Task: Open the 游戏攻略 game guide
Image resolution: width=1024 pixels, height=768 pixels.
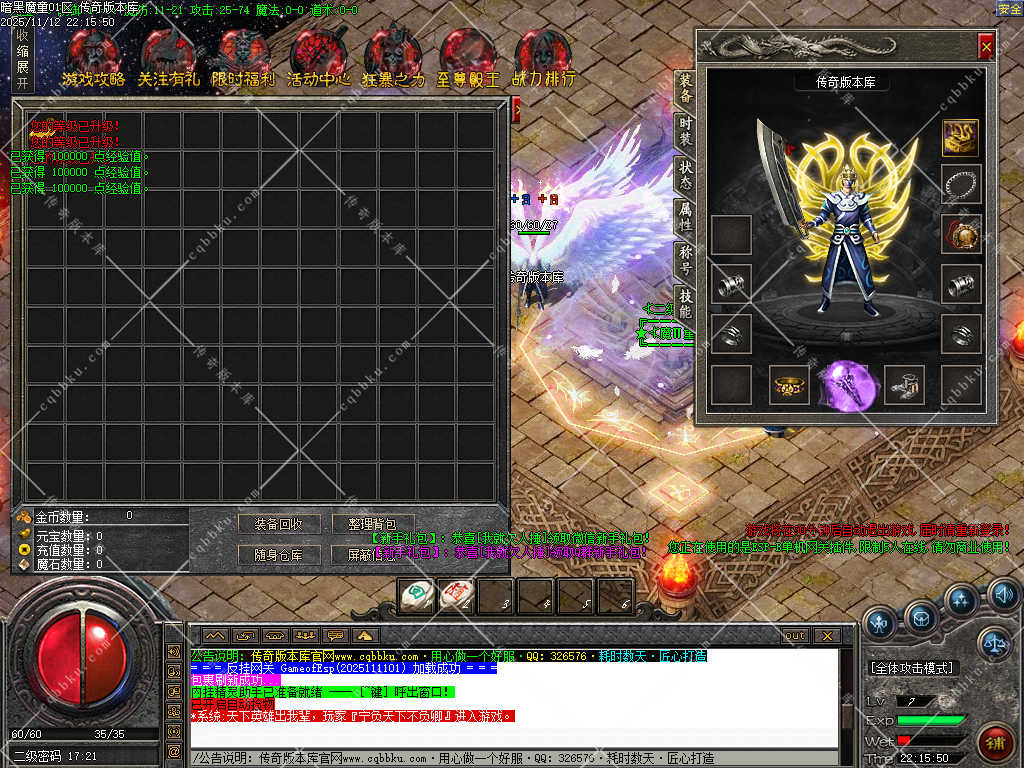Action: (x=93, y=60)
